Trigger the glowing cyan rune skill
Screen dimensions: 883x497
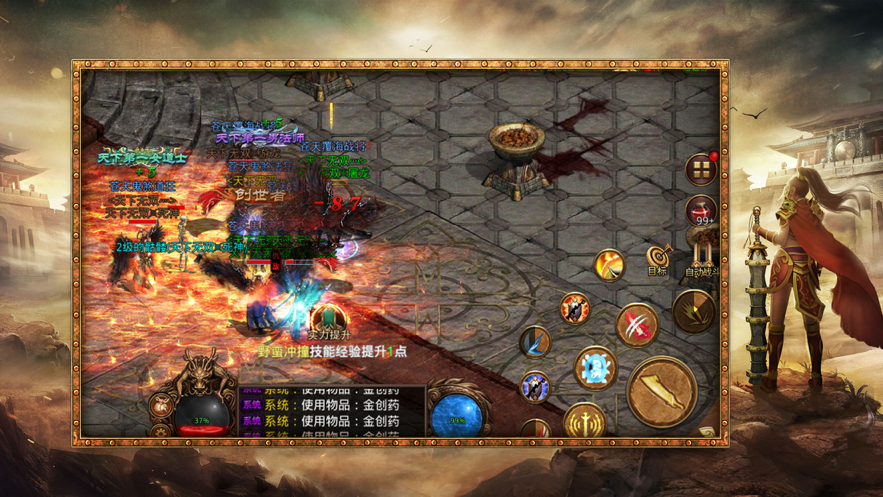pos(594,367)
